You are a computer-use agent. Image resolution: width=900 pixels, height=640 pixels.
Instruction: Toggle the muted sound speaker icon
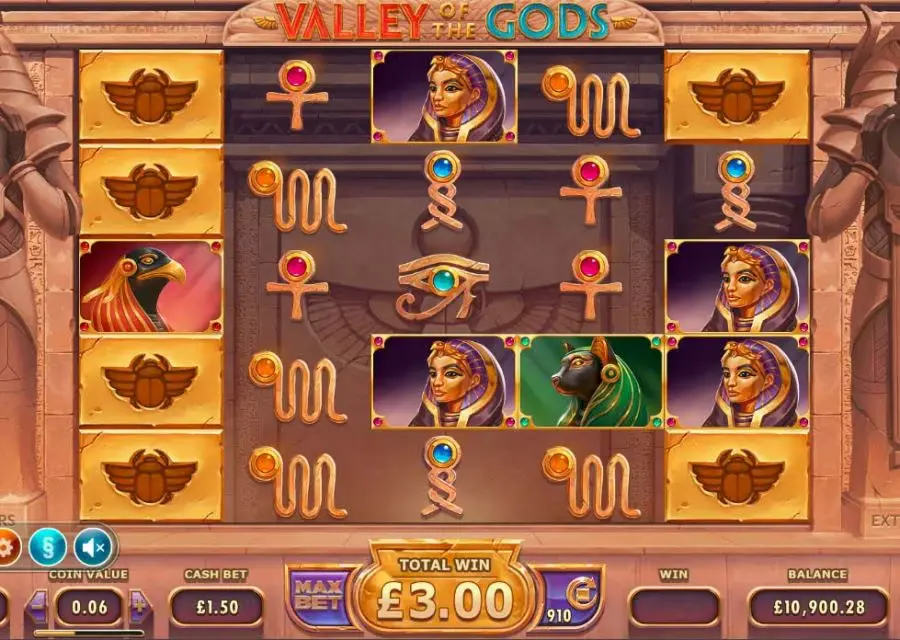coord(93,547)
